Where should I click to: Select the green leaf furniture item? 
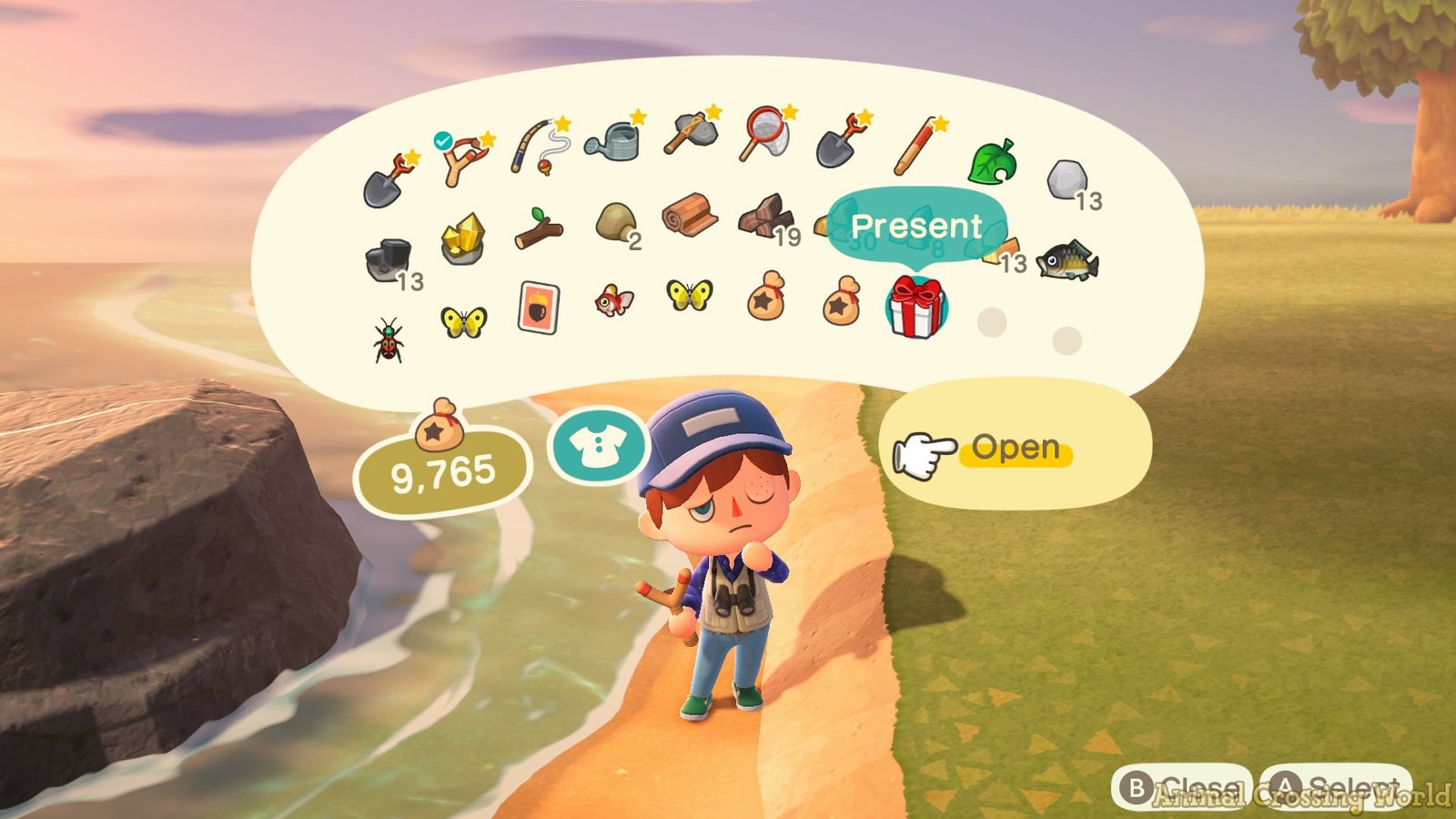[x=992, y=162]
